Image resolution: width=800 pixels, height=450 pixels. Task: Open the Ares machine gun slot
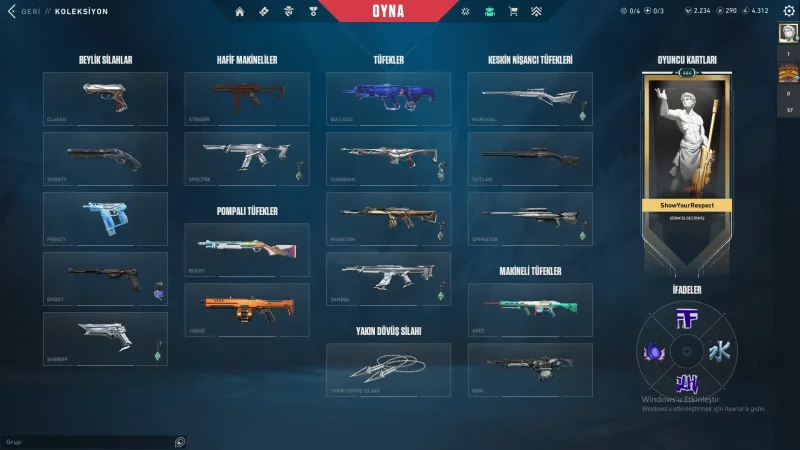coord(530,309)
